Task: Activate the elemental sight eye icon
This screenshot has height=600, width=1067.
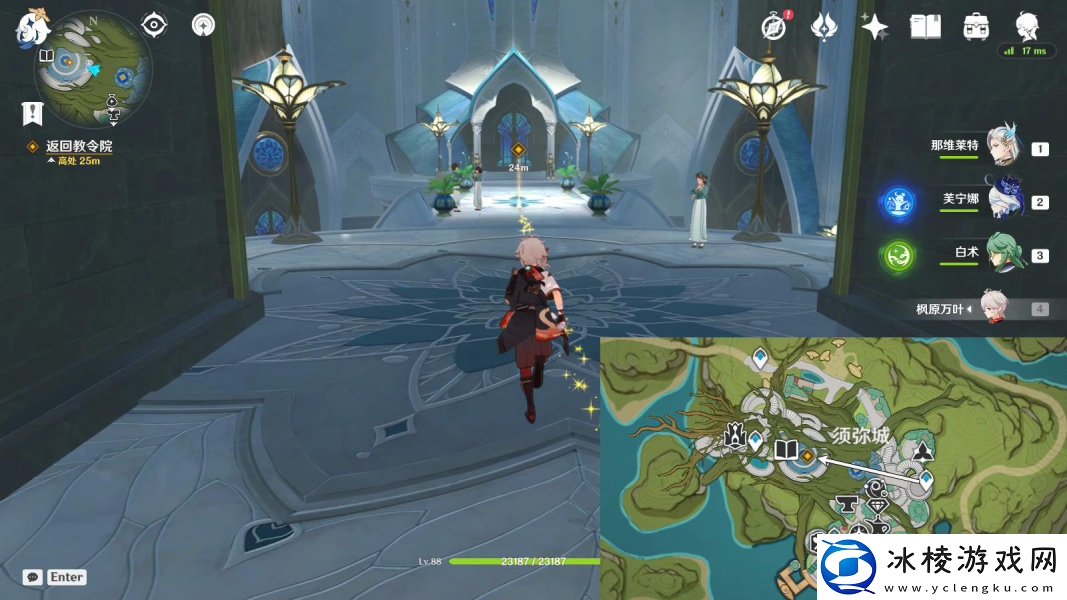Action: 153,25
